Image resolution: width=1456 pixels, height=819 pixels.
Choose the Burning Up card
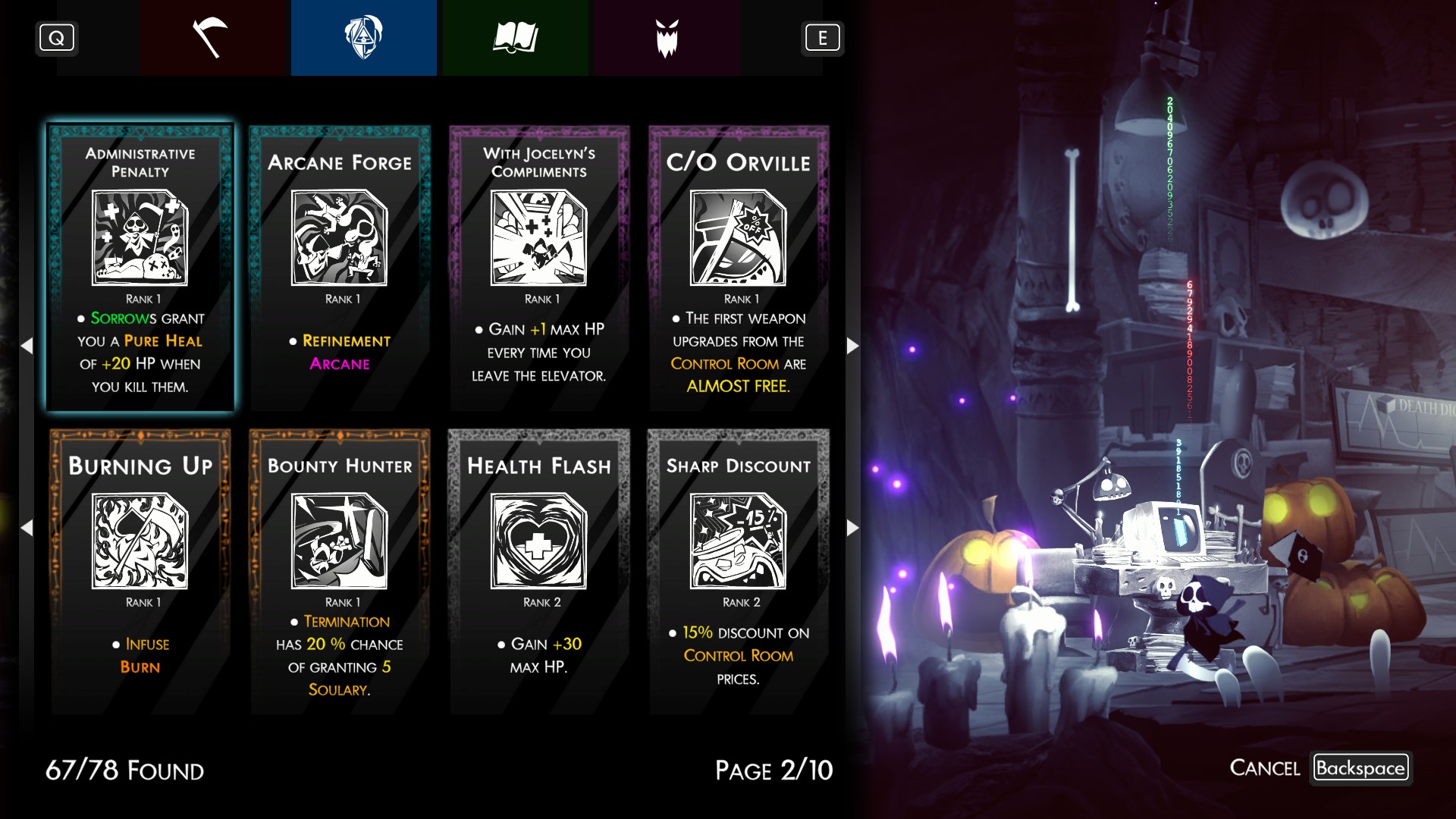tap(140, 571)
